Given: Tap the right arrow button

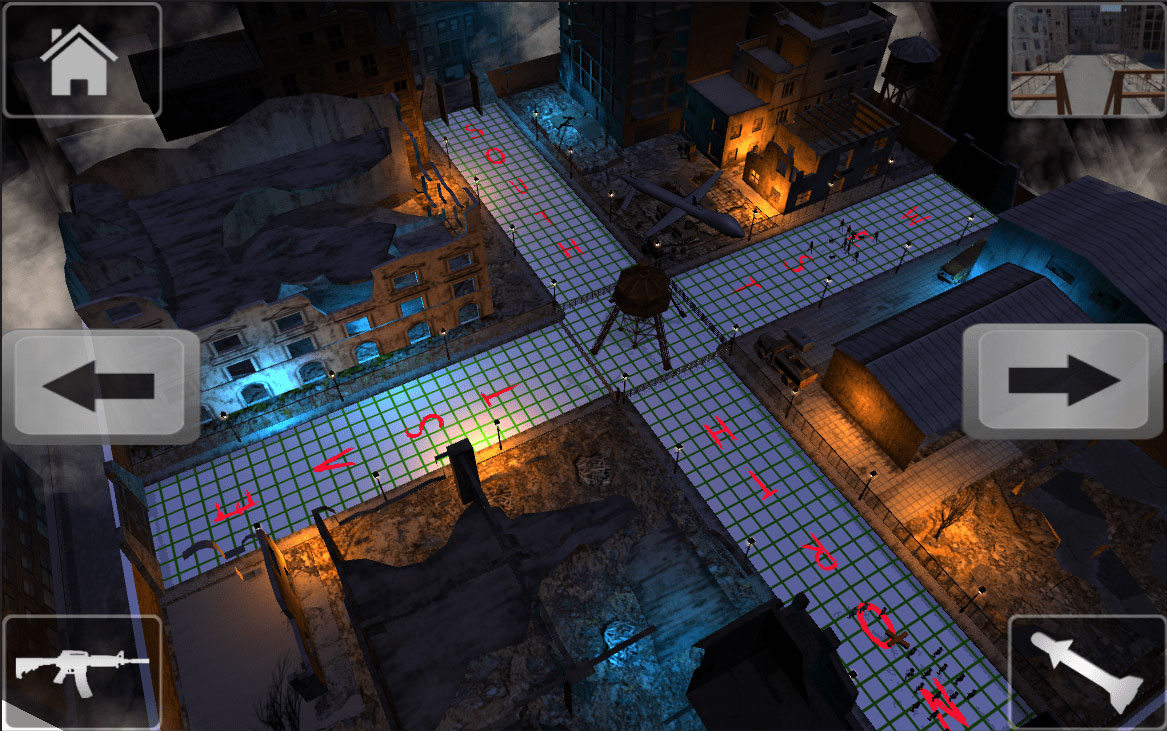Looking at the screenshot, I should pyautogui.click(x=1063, y=381).
